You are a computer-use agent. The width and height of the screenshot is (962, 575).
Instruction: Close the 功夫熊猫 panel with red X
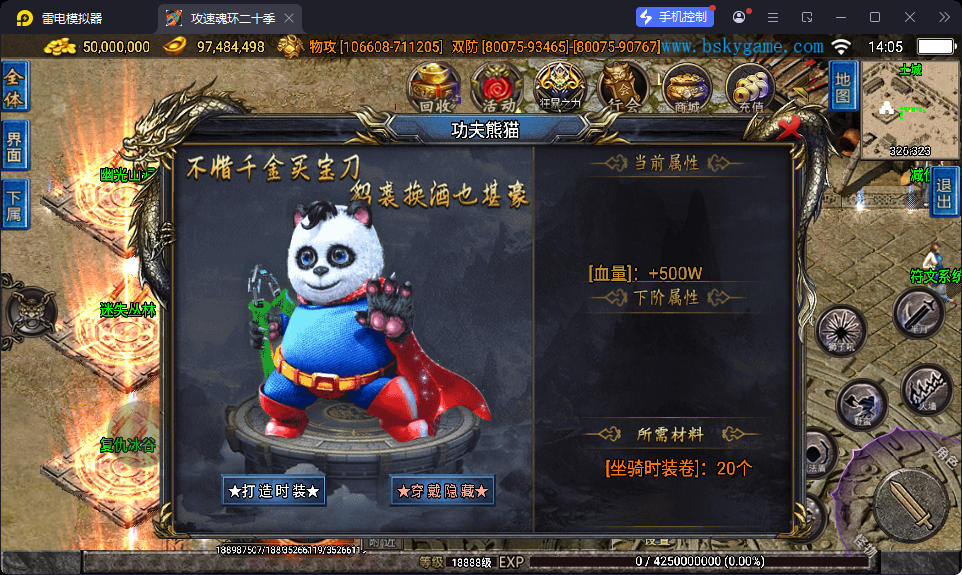pyautogui.click(x=791, y=127)
